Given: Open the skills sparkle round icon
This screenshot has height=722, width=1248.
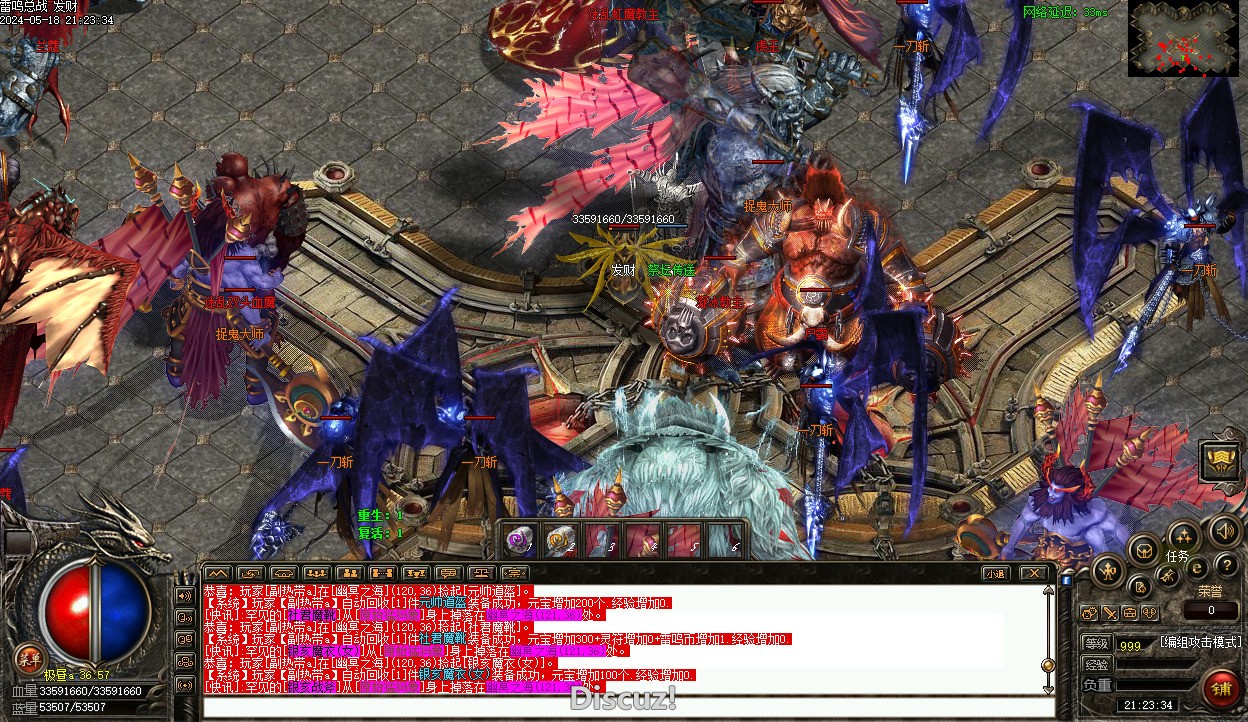Looking at the screenshot, I should coord(1184,537).
